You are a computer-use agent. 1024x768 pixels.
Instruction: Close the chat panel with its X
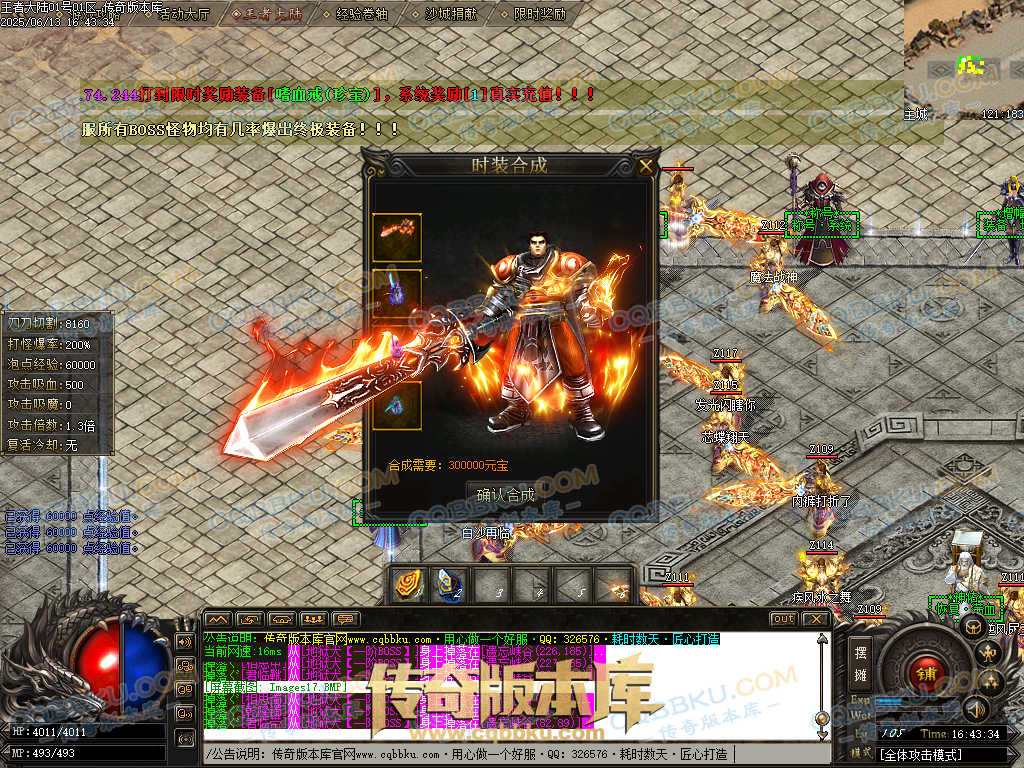[x=815, y=619]
